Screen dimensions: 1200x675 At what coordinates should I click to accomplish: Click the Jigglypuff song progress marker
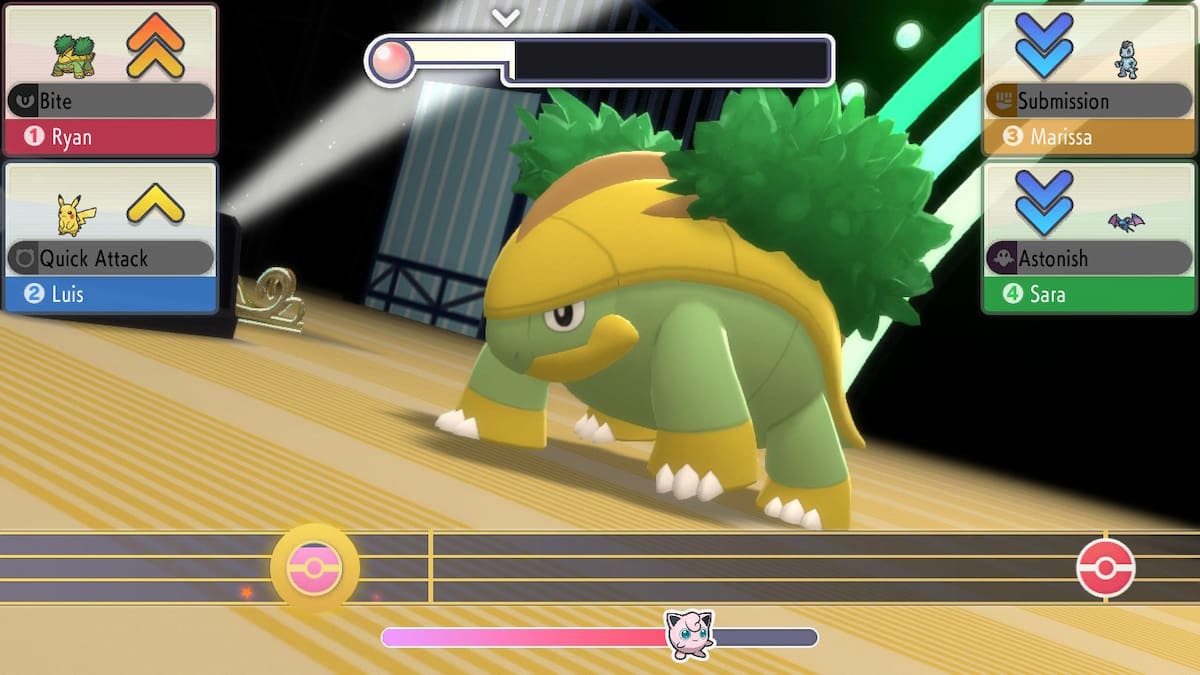[690, 635]
